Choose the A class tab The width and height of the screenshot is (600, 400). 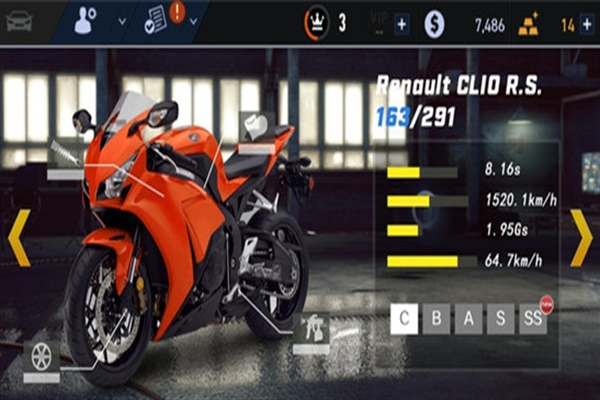point(469,320)
